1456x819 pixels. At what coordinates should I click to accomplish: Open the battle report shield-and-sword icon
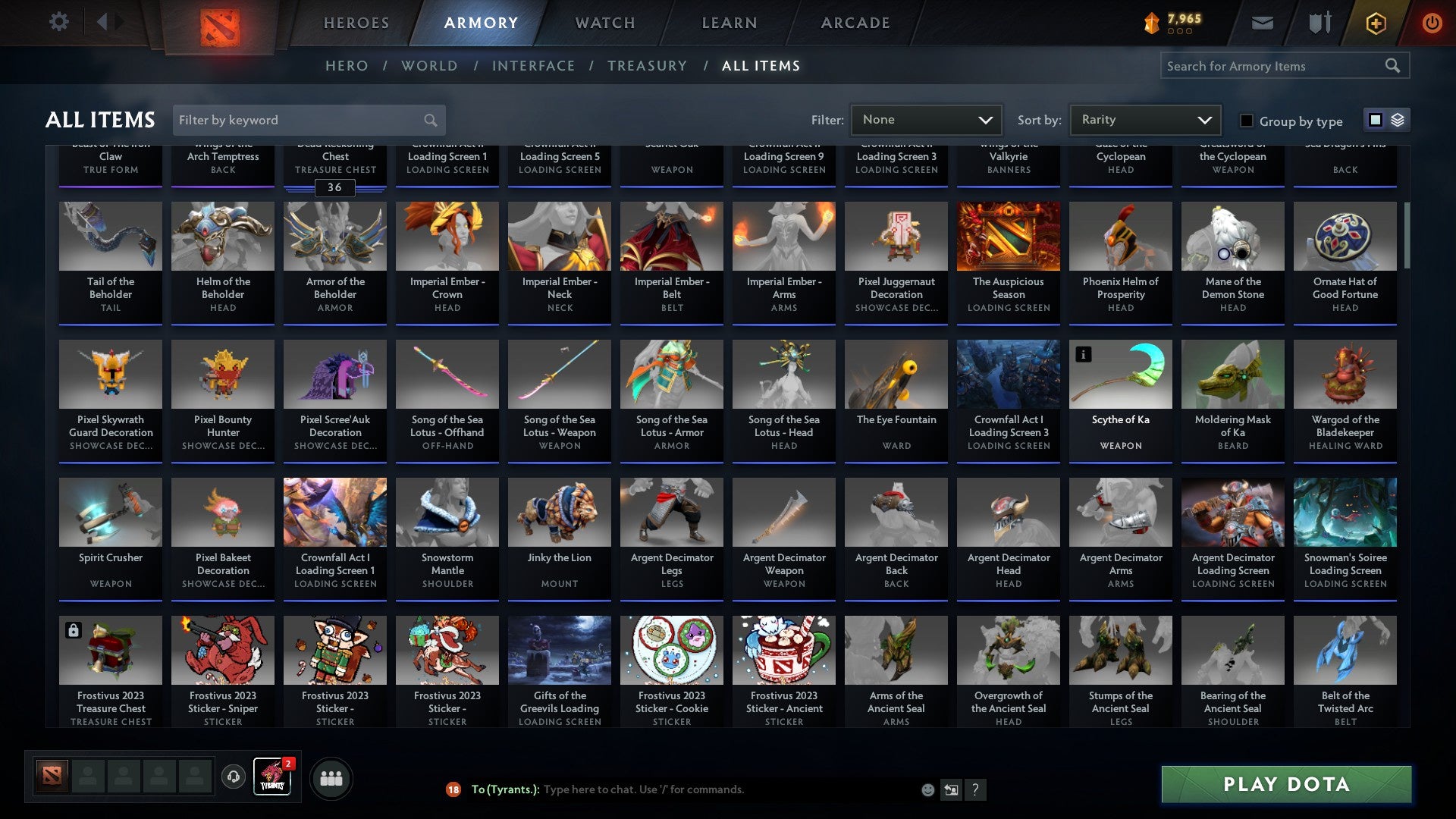click(1319, 23)
